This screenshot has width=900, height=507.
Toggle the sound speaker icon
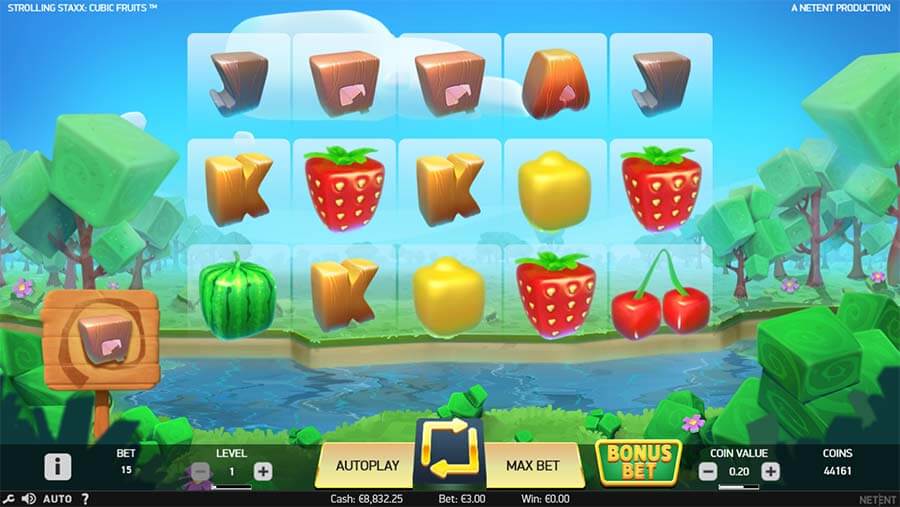[x=28, y=498]
